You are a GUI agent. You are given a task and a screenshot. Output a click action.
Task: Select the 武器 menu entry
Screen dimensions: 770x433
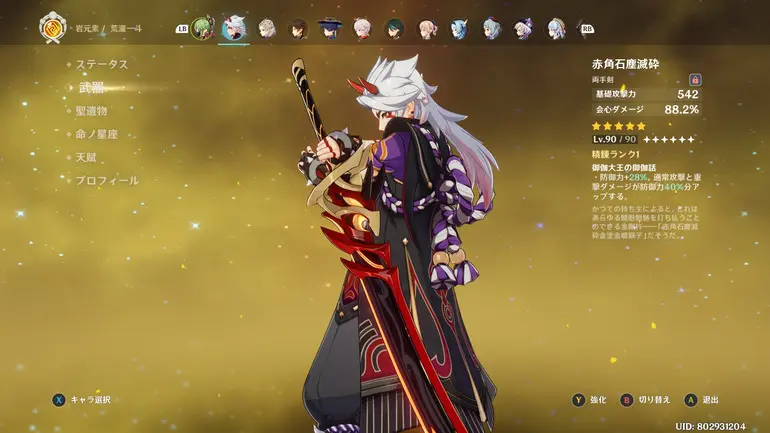[x=92, y=88]
